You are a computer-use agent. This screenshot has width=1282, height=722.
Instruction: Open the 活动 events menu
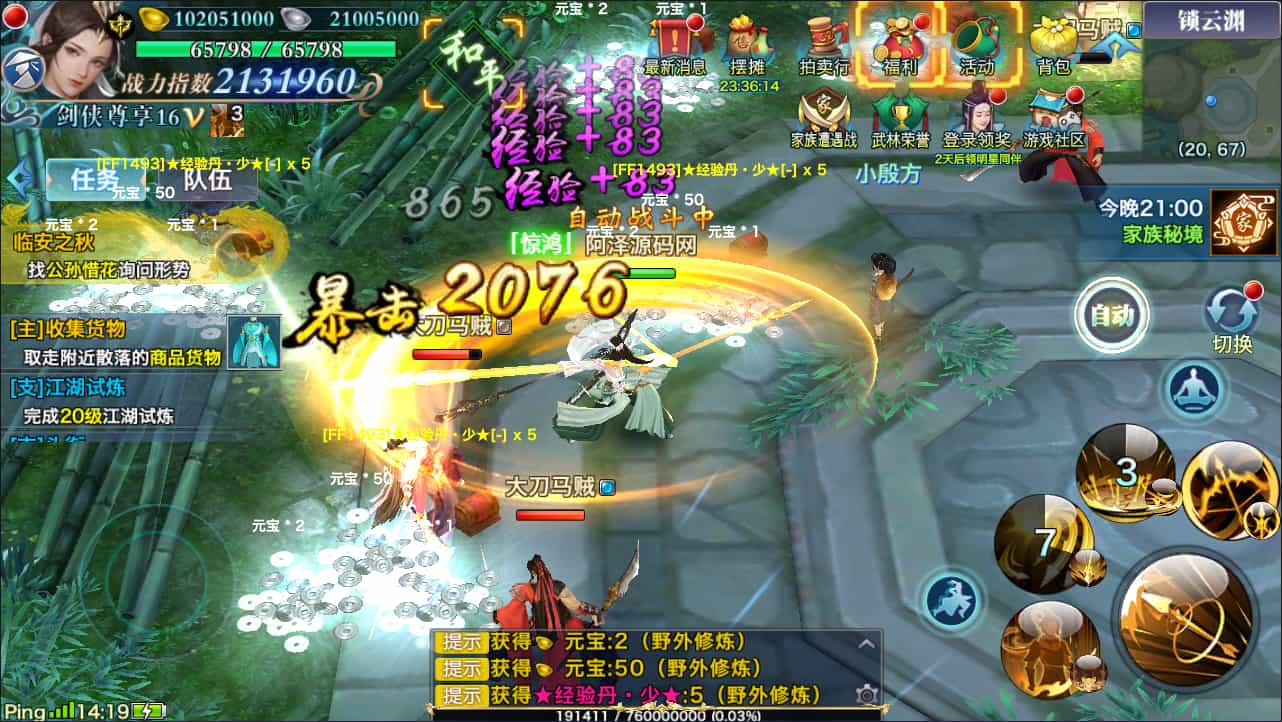(x=976, y=44)
